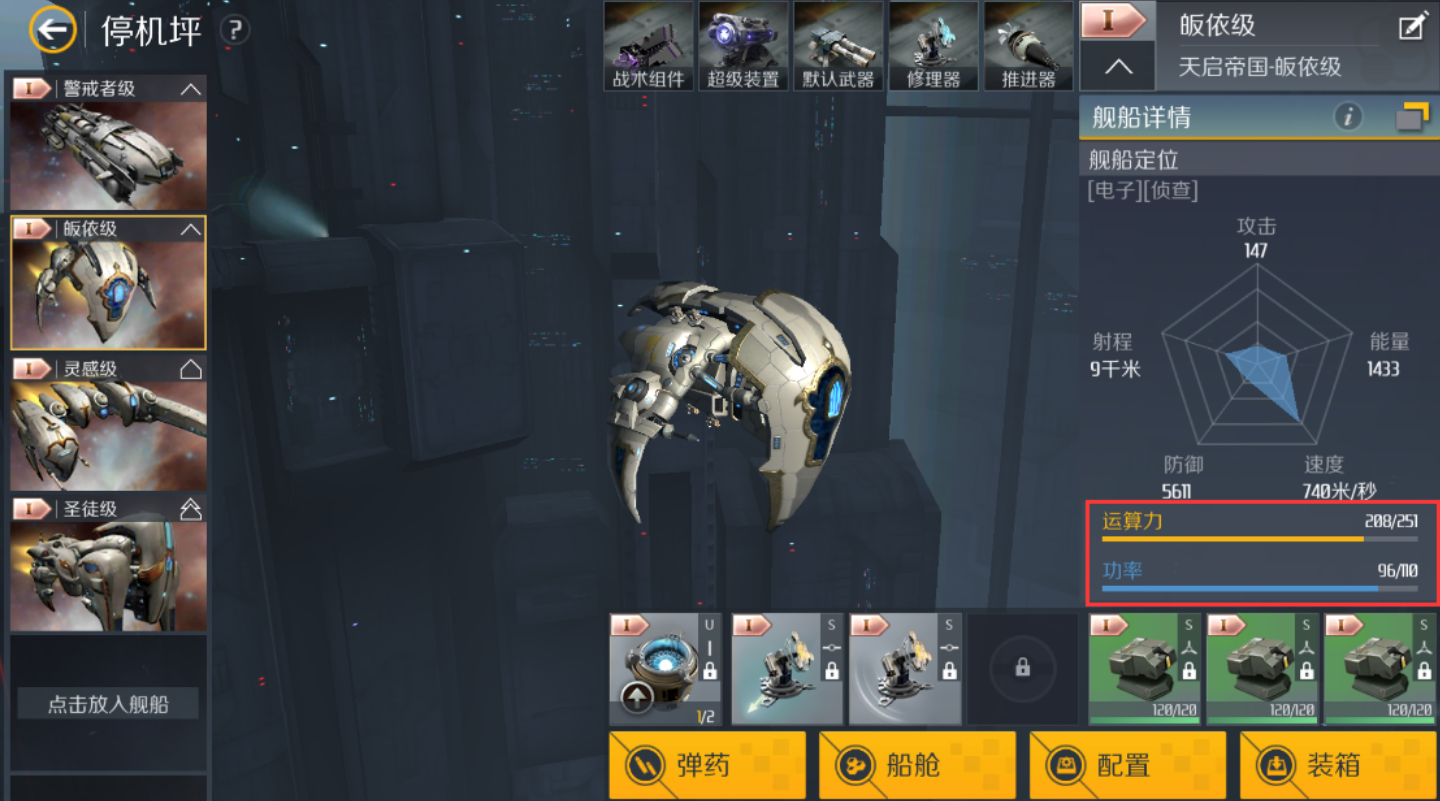
Task: Click the empty locked module slot
Action: click(1022, 669)
